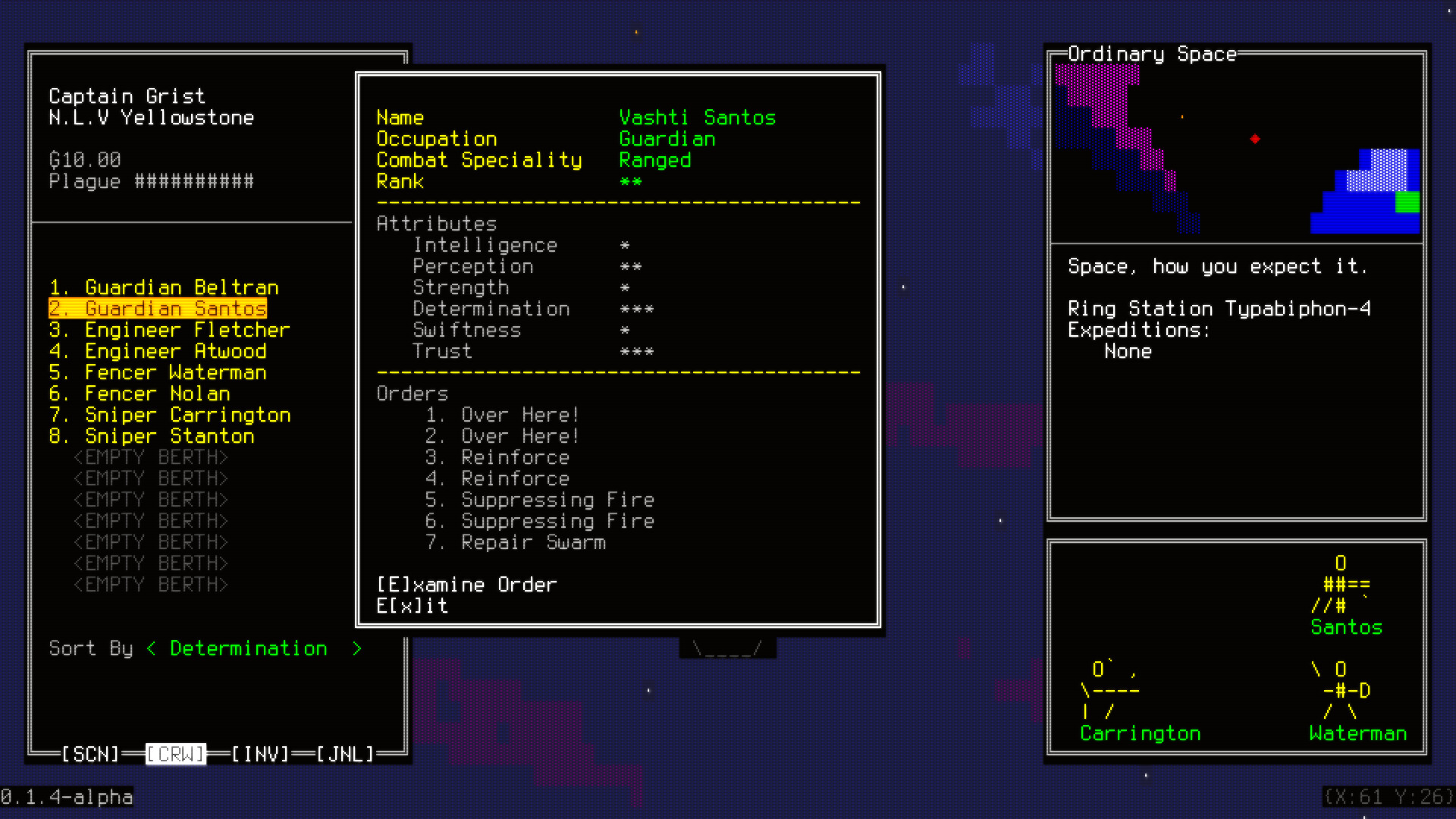Viewport: 1456px width, 819px height.
Task: Open the [INV] inventory tab
Action: [x=260, y=754]
